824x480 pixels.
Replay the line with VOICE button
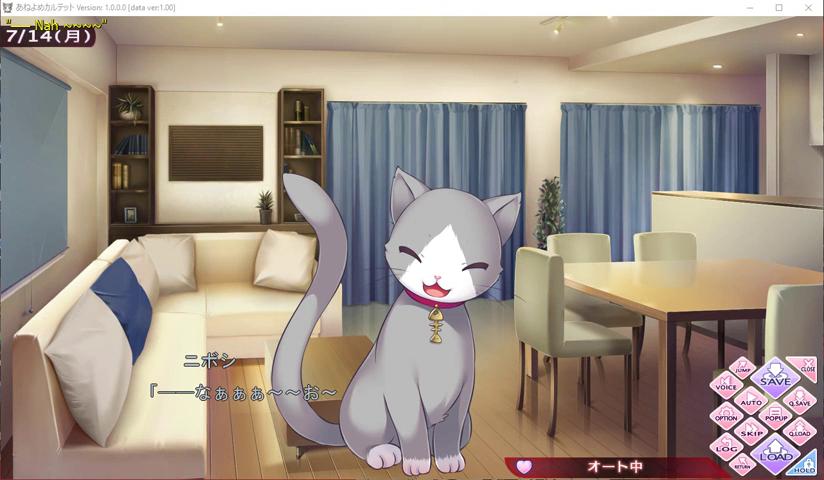coord(727,386)
